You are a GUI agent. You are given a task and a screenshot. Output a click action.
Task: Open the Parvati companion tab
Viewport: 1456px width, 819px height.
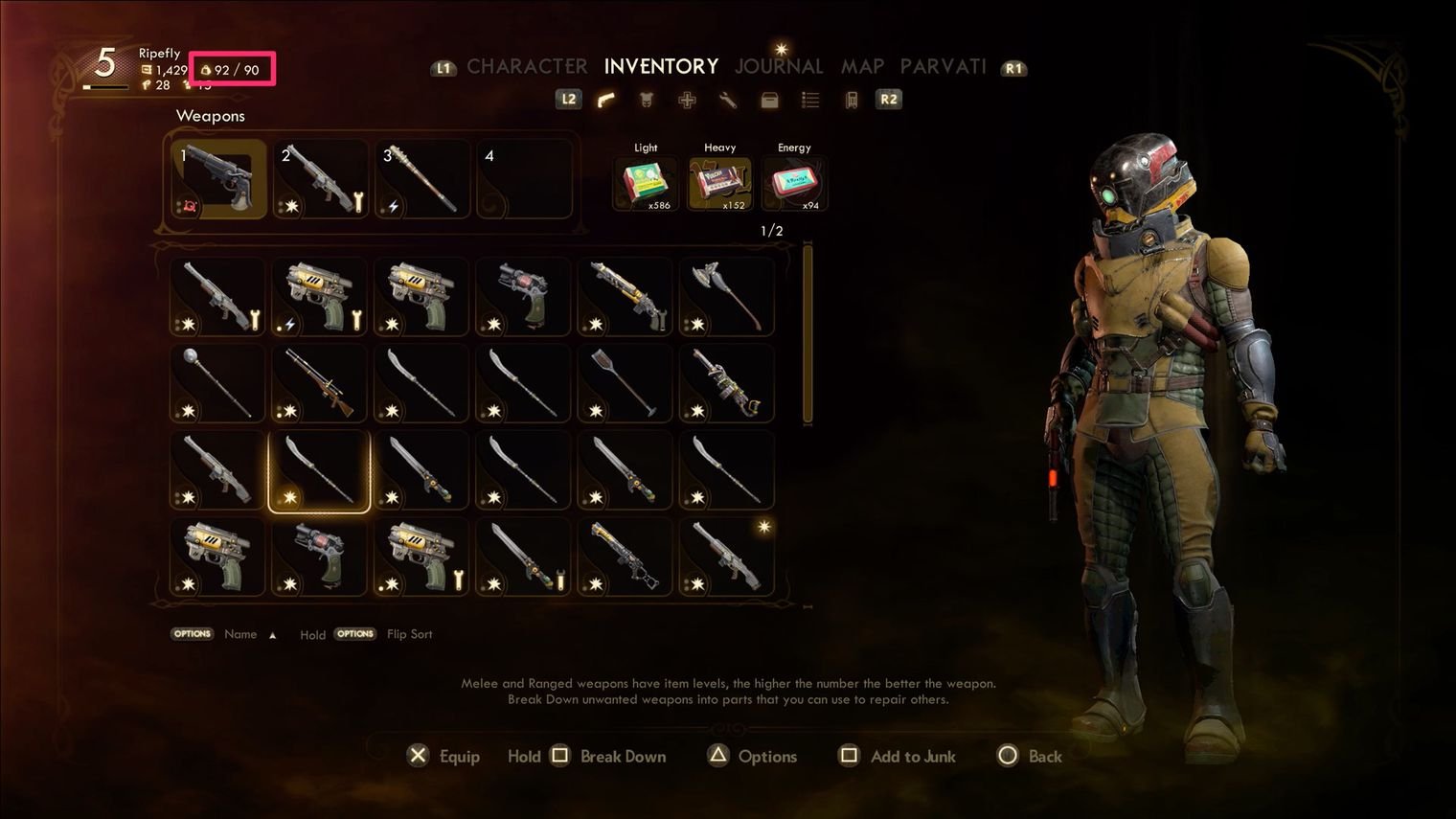(x=943, y=66)
